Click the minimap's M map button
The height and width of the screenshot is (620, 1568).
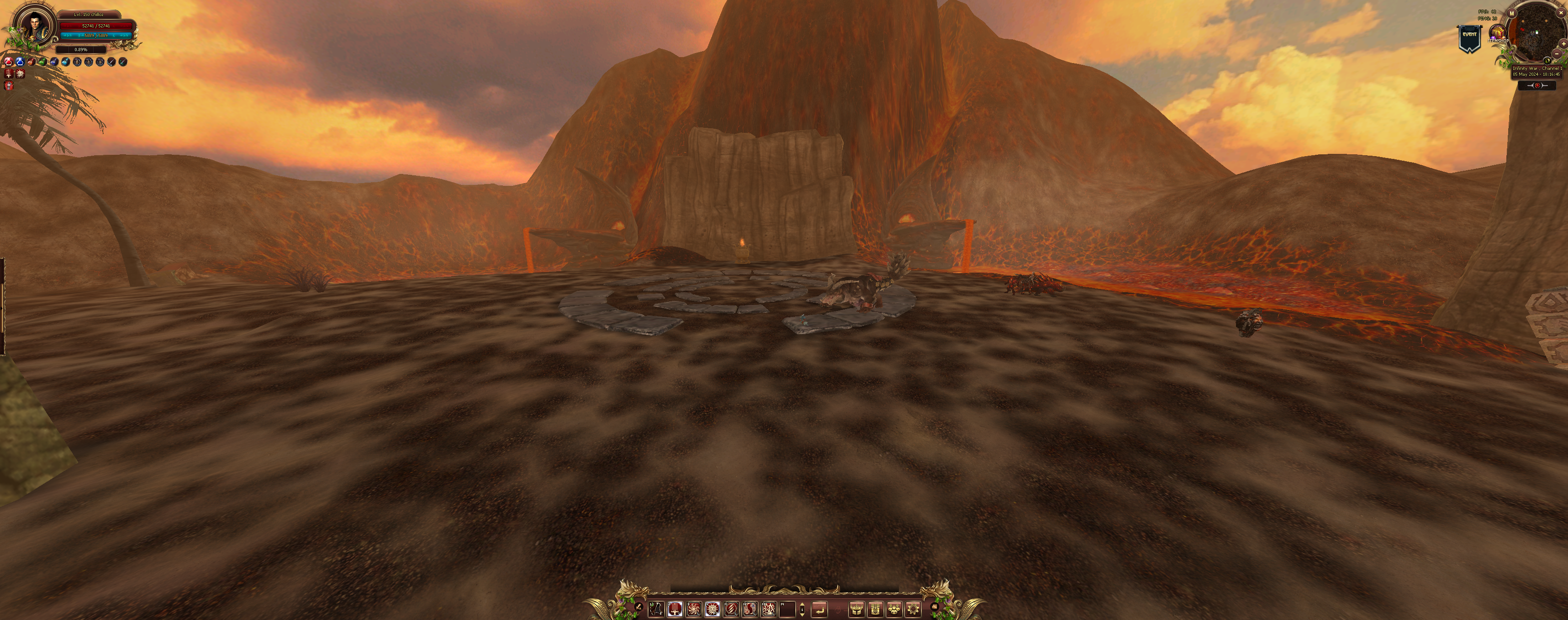[x=1511, y=13]
